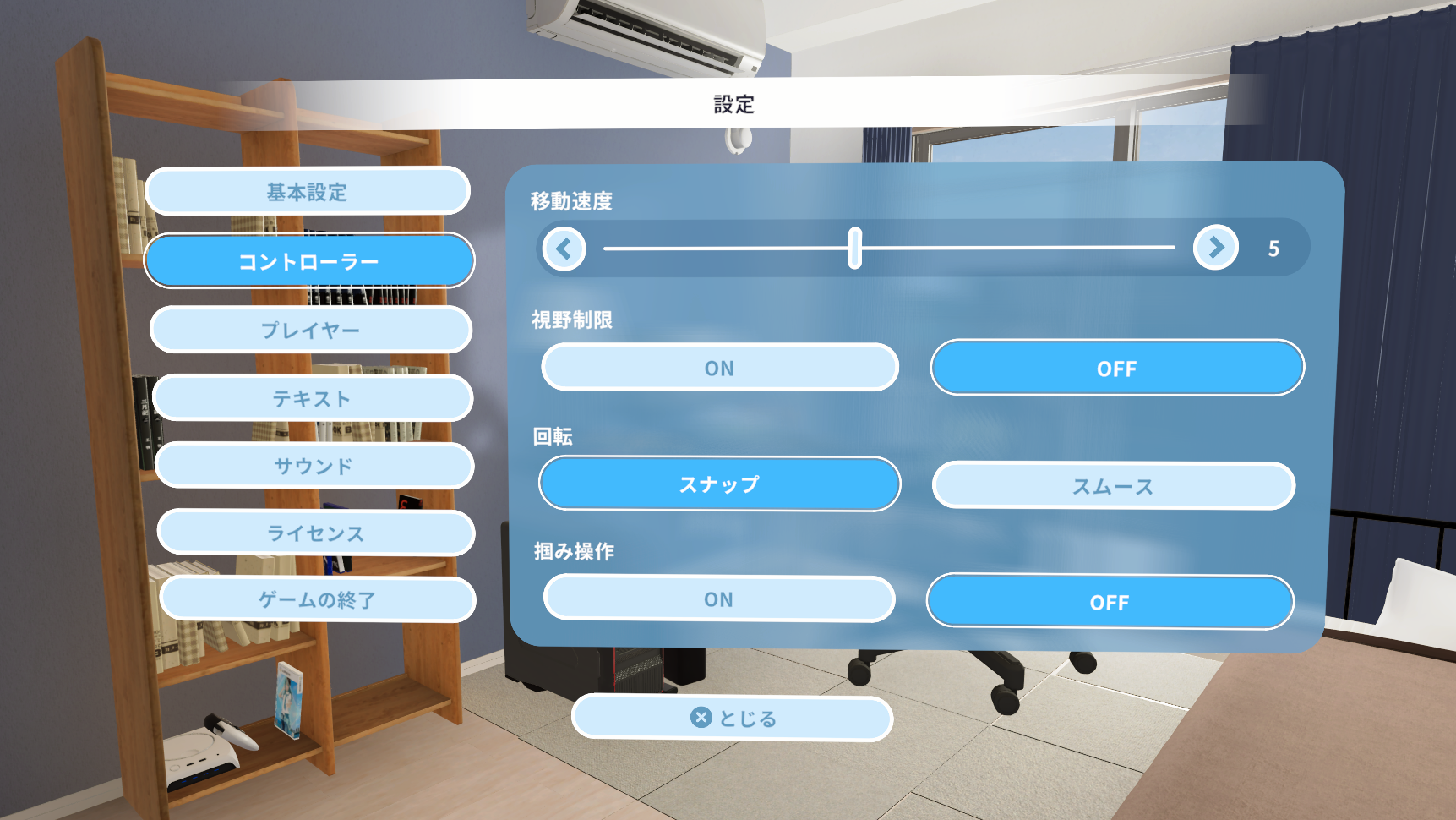Decrease 移動速度 with the left arrow
The height and width of the screenshot is (820, 1456).
(x=564, y=249)
